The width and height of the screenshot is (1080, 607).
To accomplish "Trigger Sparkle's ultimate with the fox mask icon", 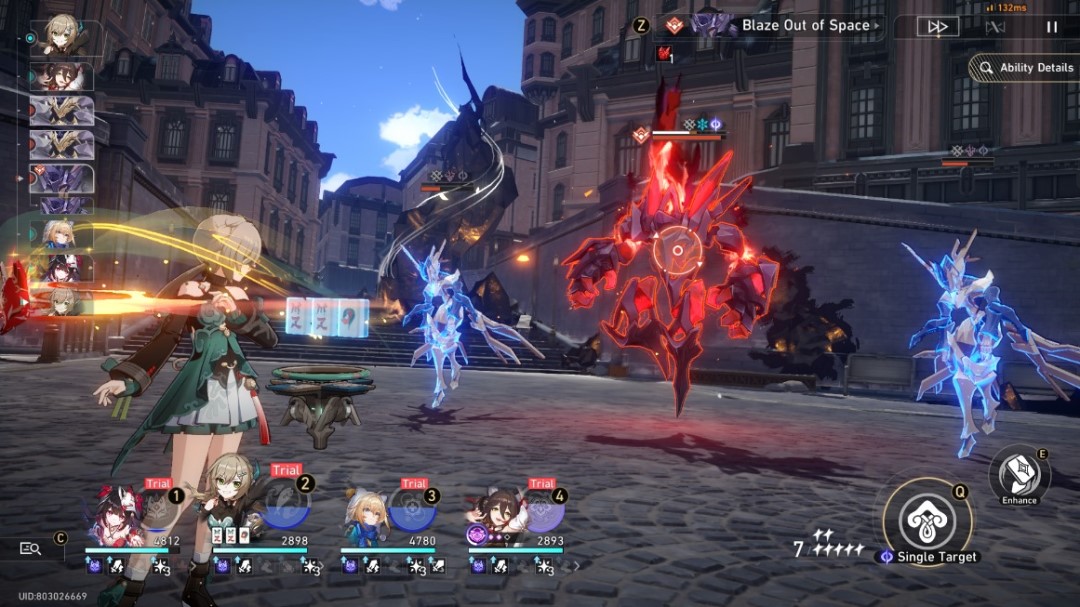I will coord(161,510).
